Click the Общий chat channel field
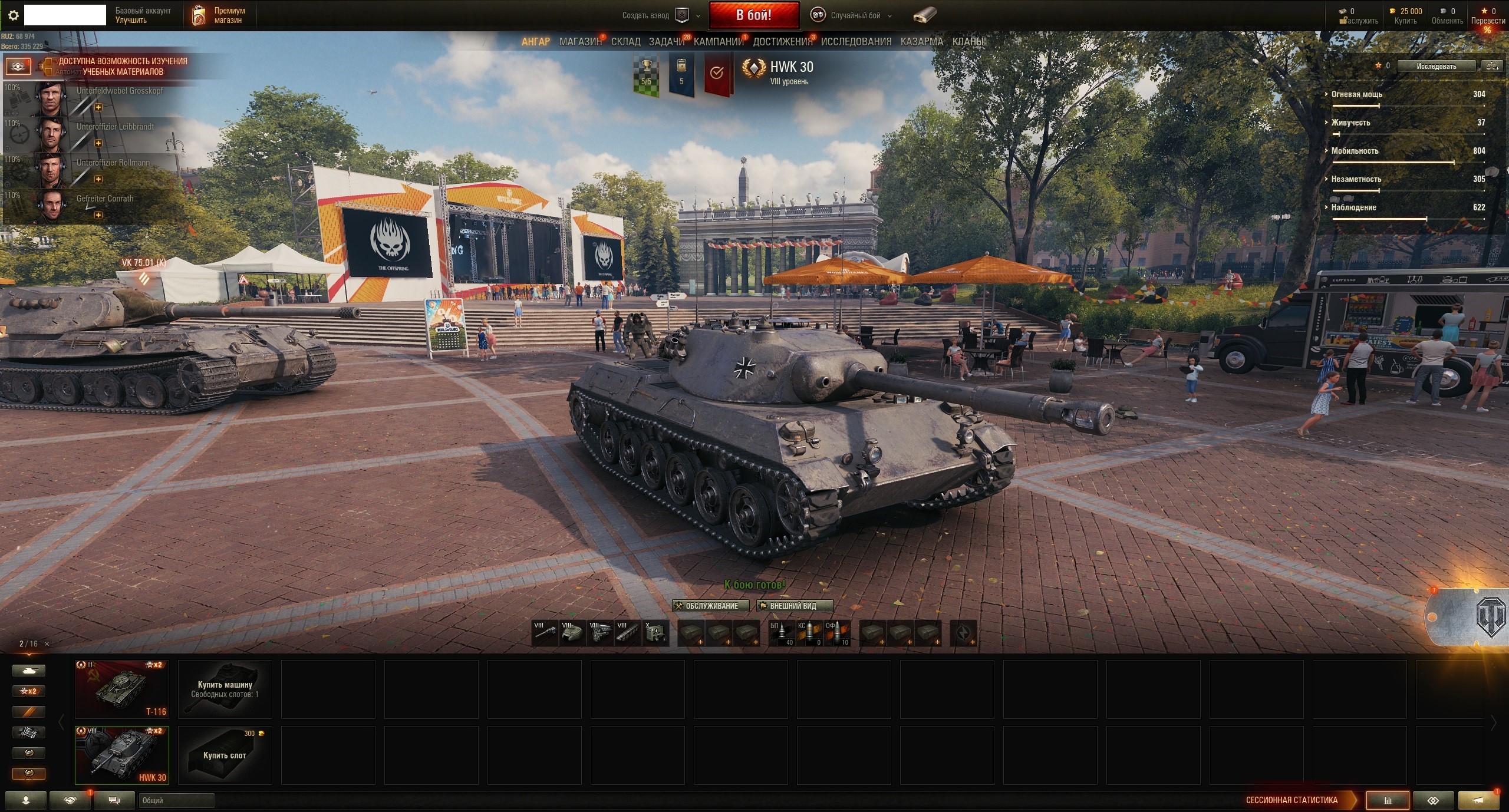The image size is (1509, 812). pos(176,800)
